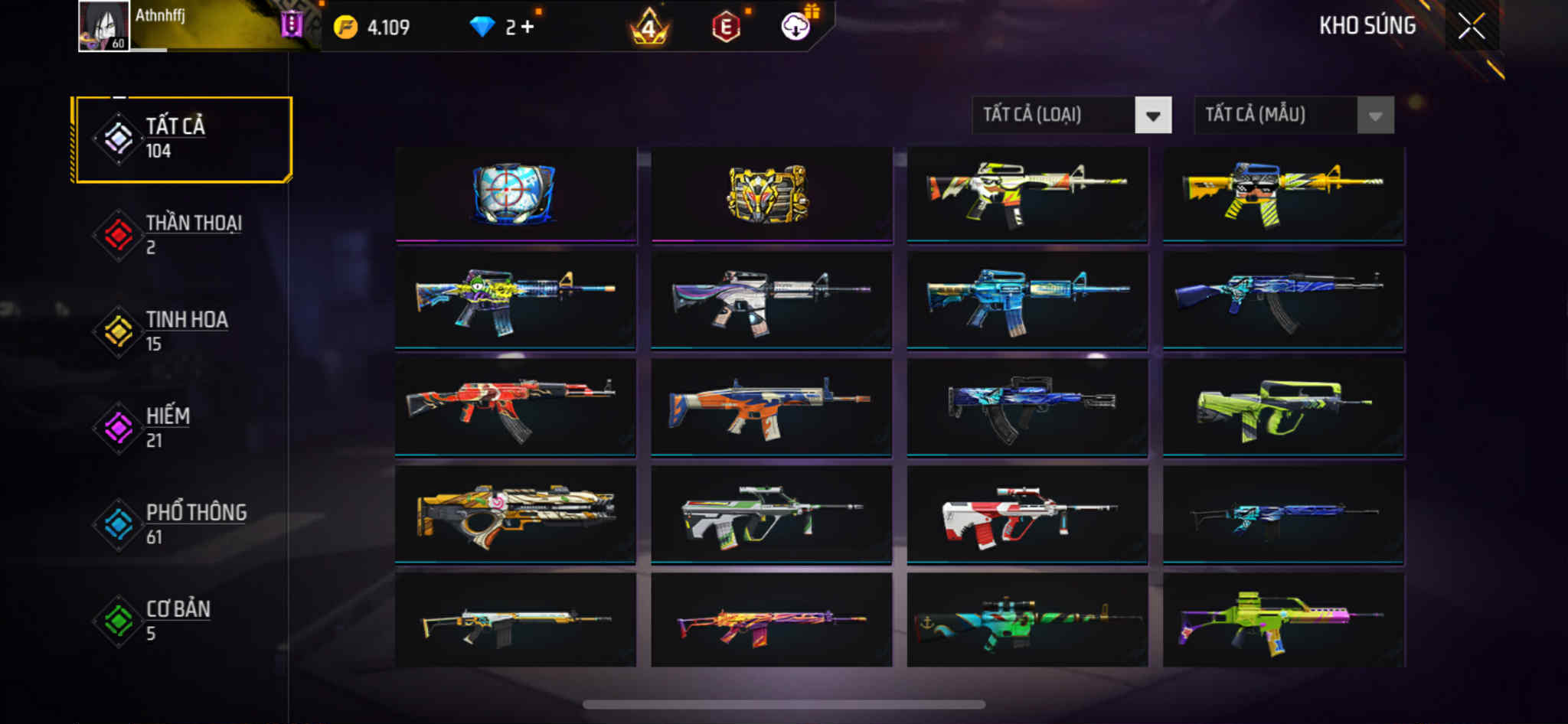
Task: Select the red and white AUG skin
Action: (x=1027, y=514)
